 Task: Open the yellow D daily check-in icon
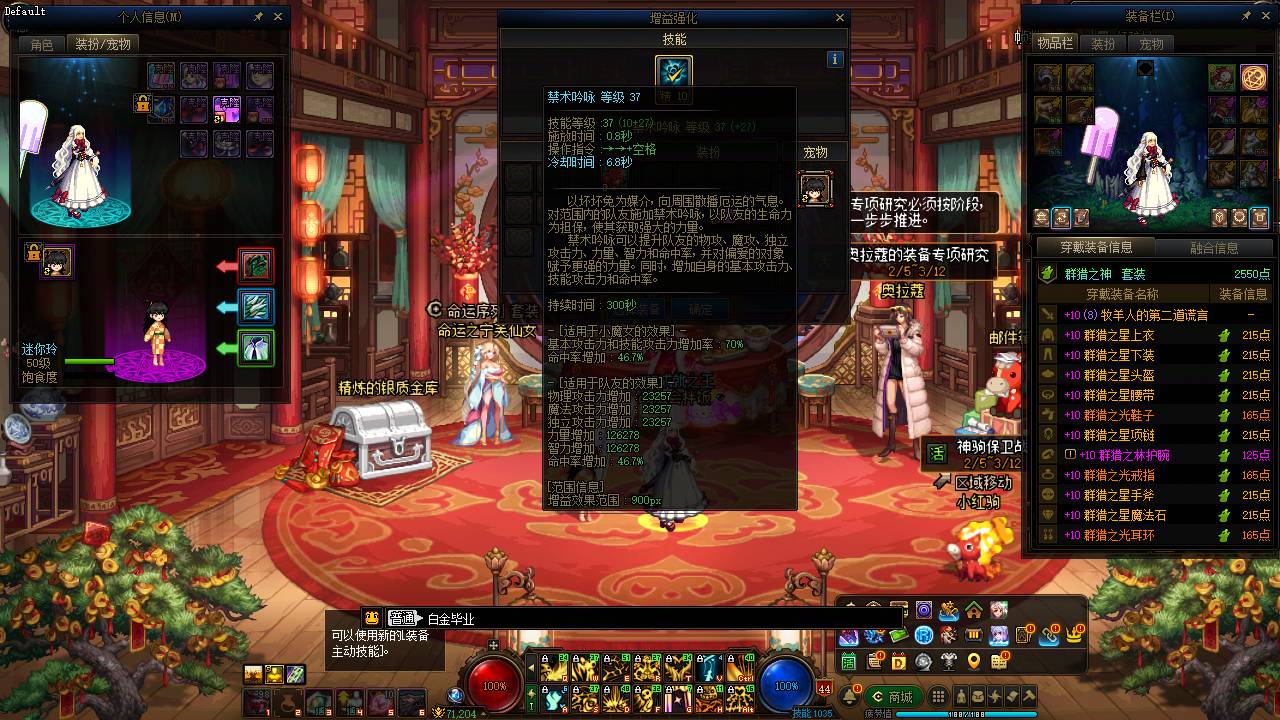coord(899,662)
